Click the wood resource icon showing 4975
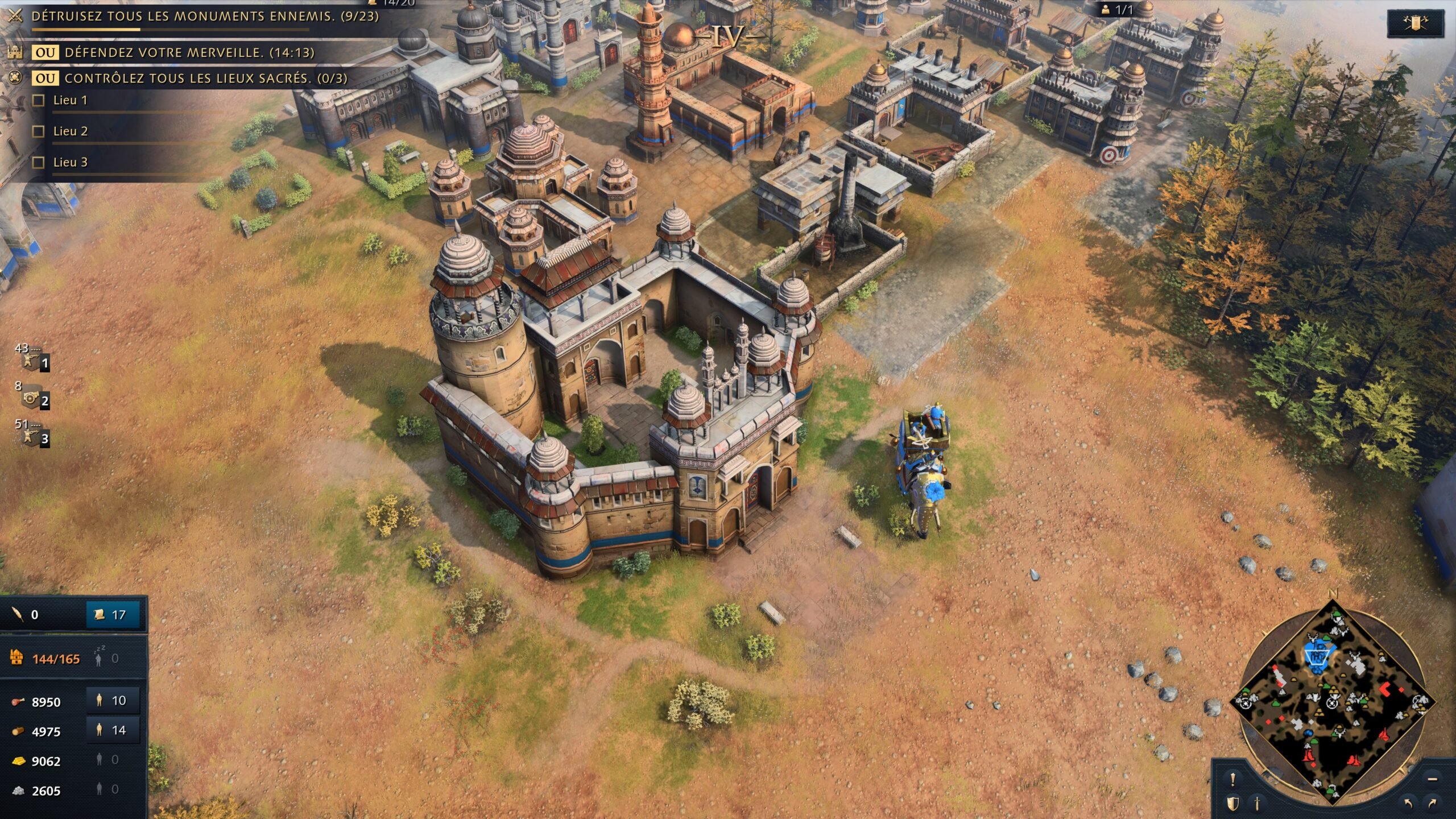The height and width of the screenshot is (819, 1456). click(x=19, y=731)
